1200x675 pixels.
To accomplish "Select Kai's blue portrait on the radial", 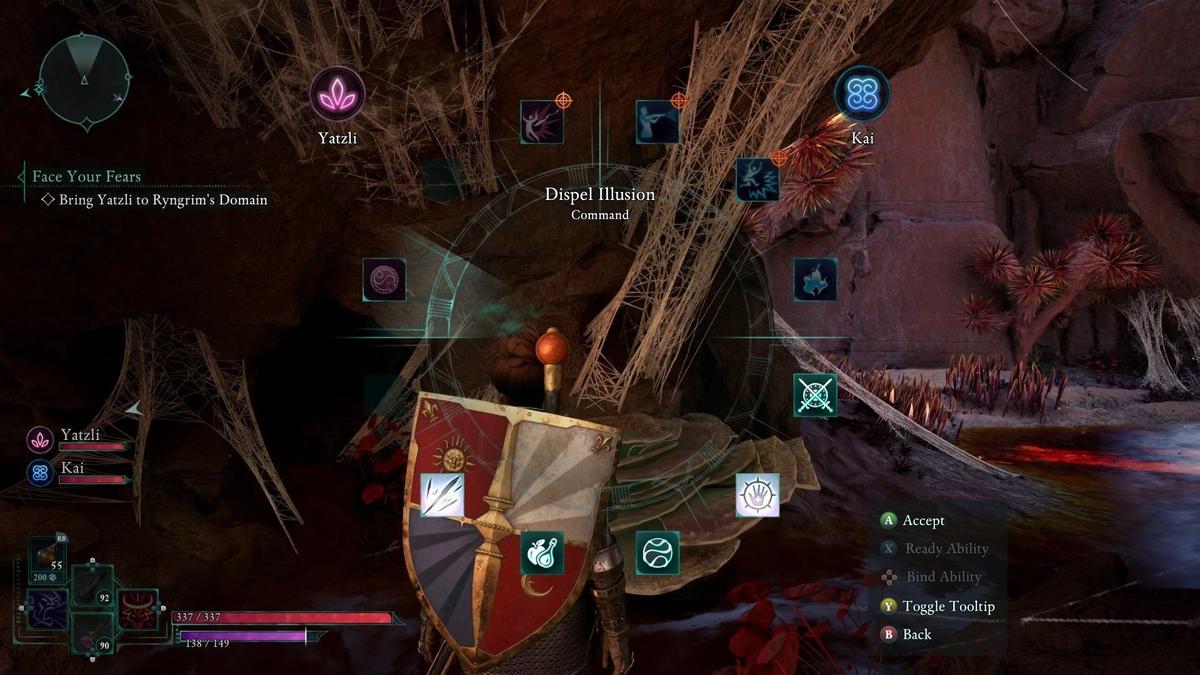I will pyautogui.click(x=861, y=94).
